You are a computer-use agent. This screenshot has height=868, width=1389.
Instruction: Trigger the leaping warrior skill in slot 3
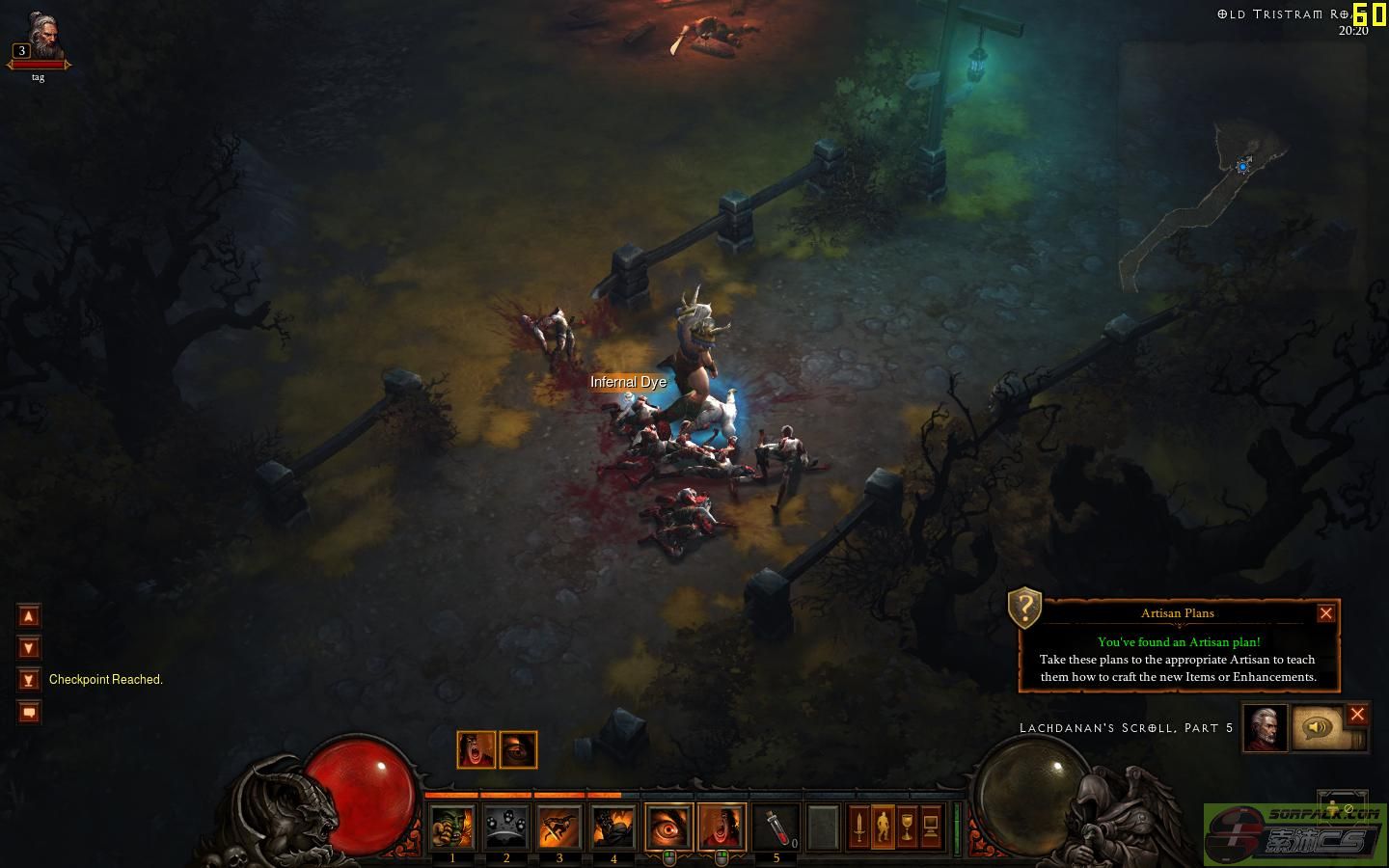point(559,827)
